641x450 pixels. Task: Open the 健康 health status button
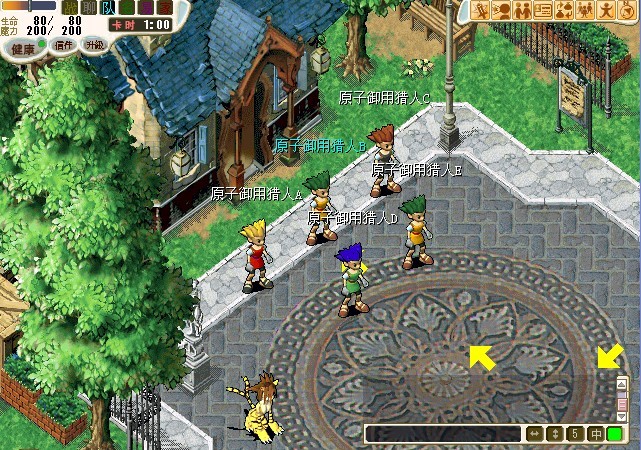click(23, 46)
